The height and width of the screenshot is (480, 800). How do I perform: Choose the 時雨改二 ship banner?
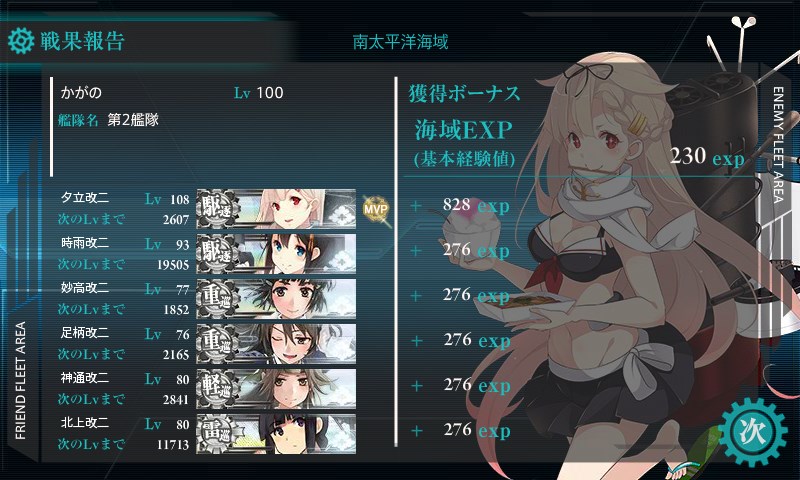277,252
